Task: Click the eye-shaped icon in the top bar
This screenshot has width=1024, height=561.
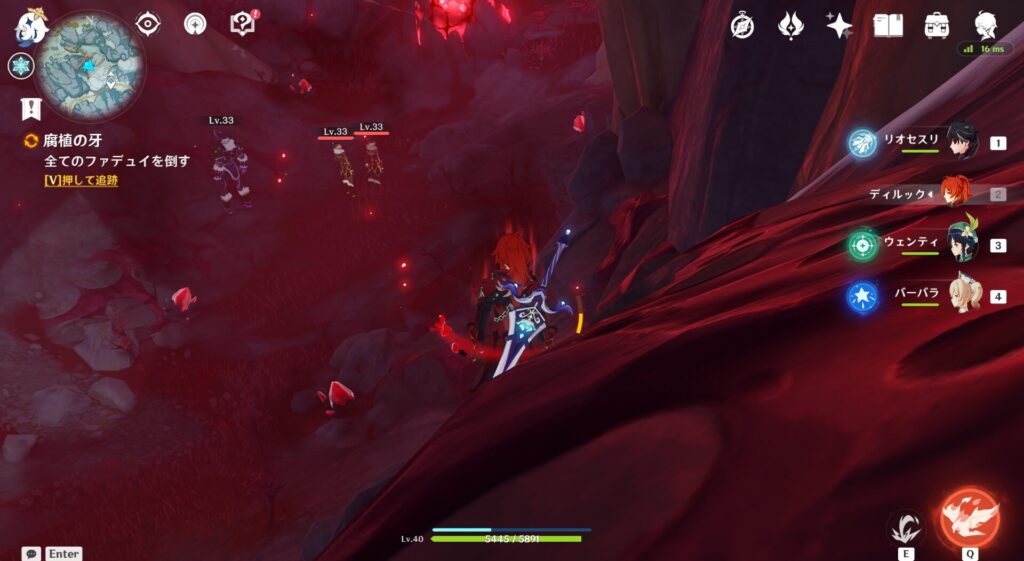Action: pos(148,23)
